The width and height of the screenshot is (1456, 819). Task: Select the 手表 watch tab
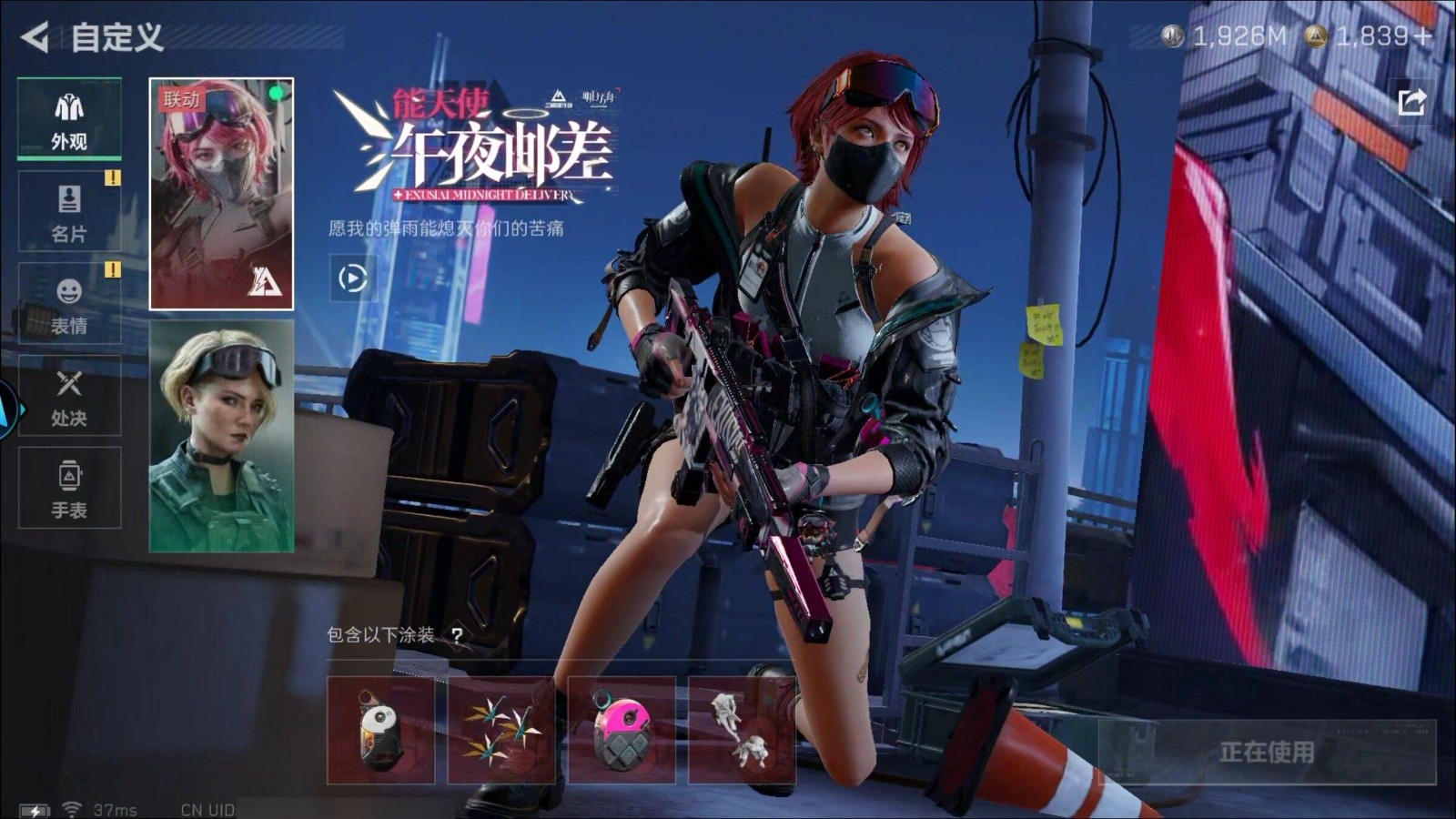tap(69, 489)
